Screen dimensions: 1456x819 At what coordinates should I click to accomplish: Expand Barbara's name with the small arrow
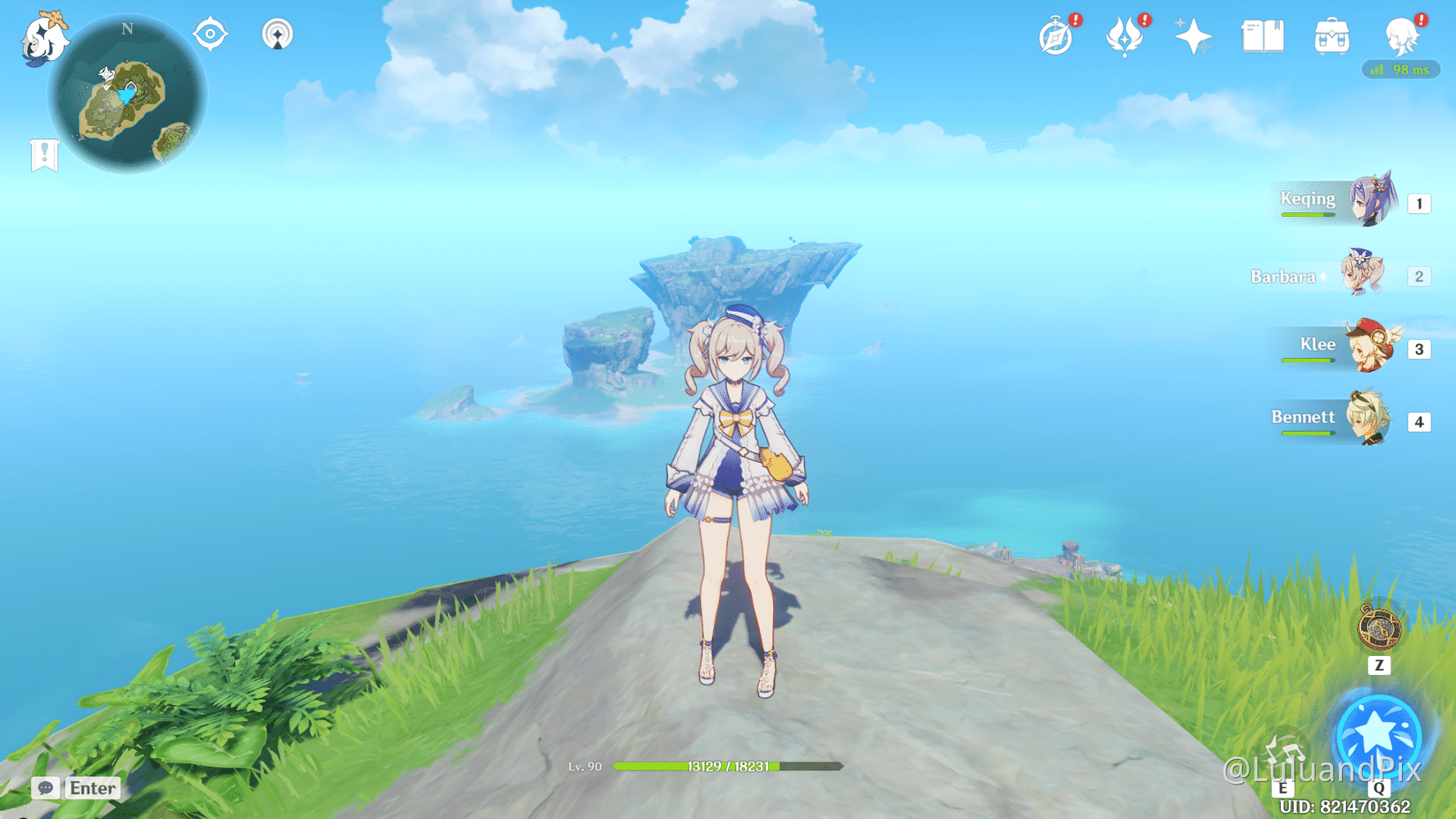point(1323,277)
